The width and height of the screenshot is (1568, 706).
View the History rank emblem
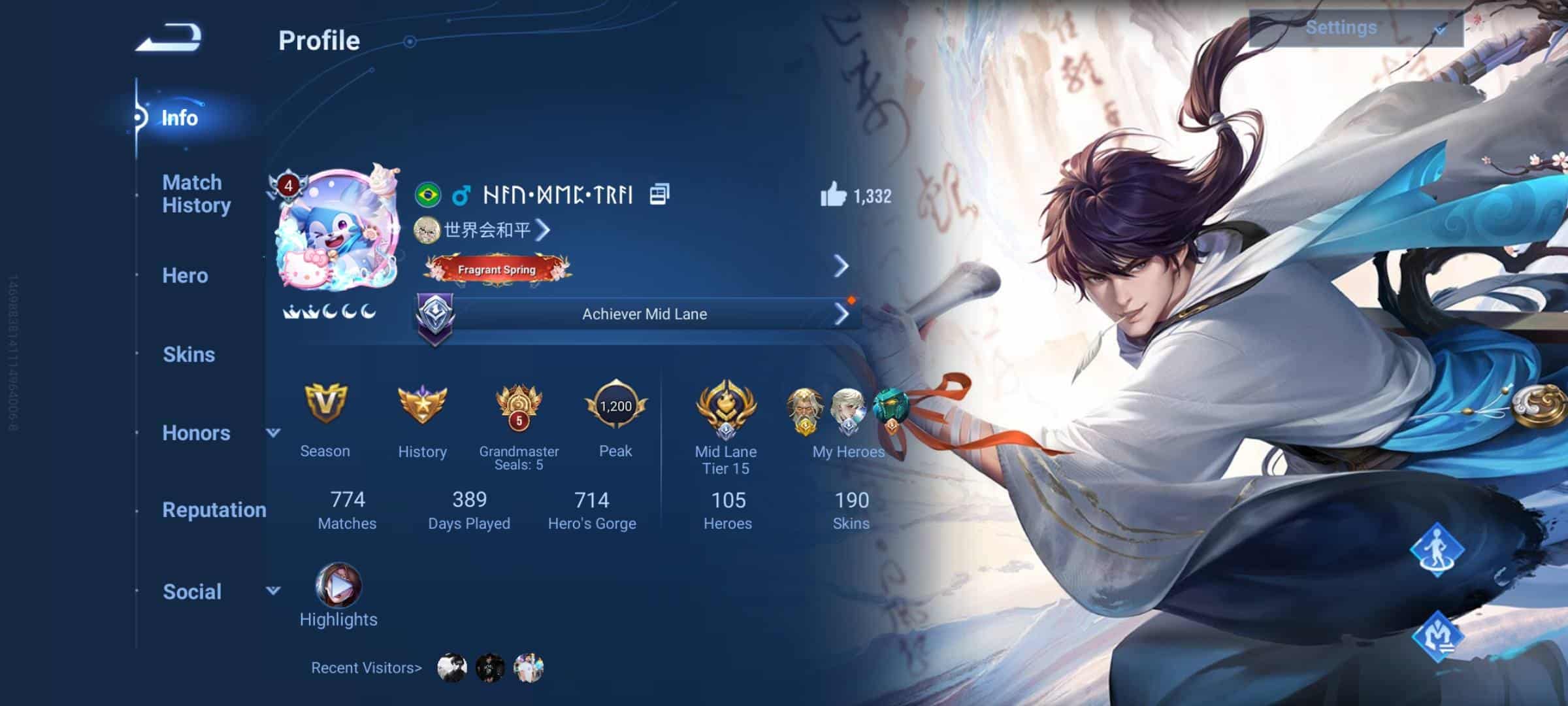click(422, 405)
